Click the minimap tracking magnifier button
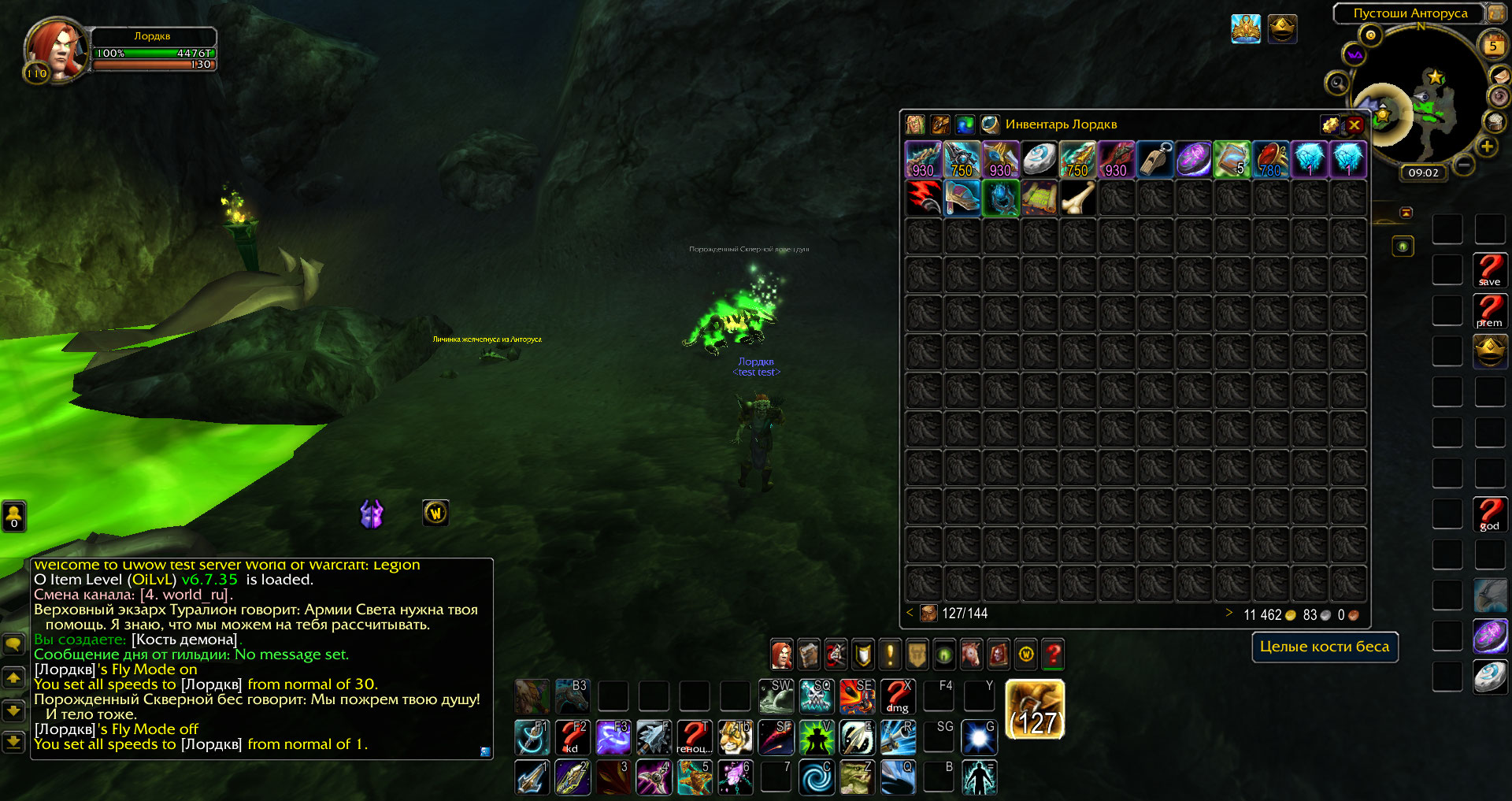This screenshot has height=801, width=1512. point(1337,83)
